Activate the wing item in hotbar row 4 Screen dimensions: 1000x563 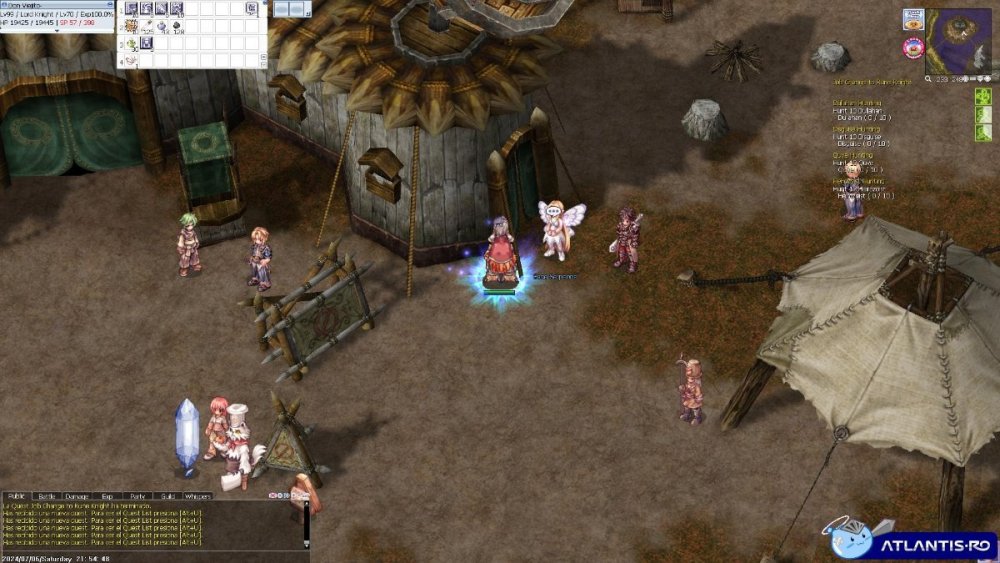[x=131, y=61]
